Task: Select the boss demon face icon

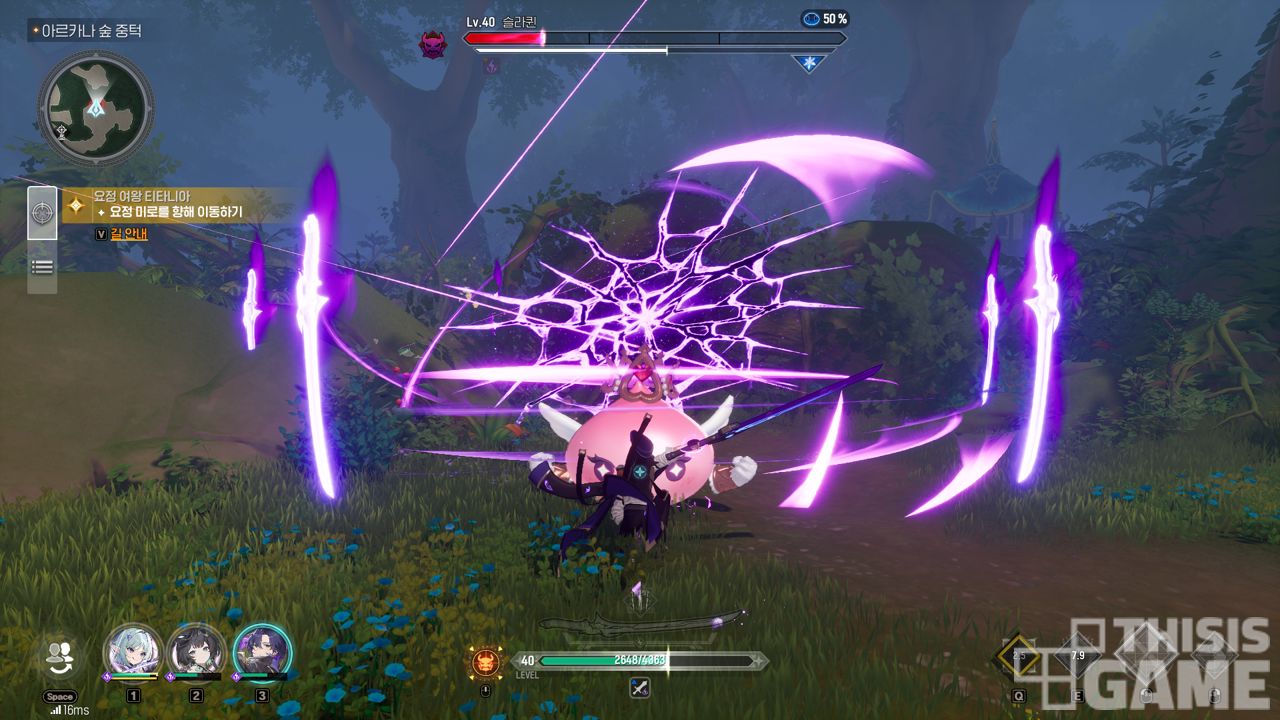Action: click(x=433, y=44)
